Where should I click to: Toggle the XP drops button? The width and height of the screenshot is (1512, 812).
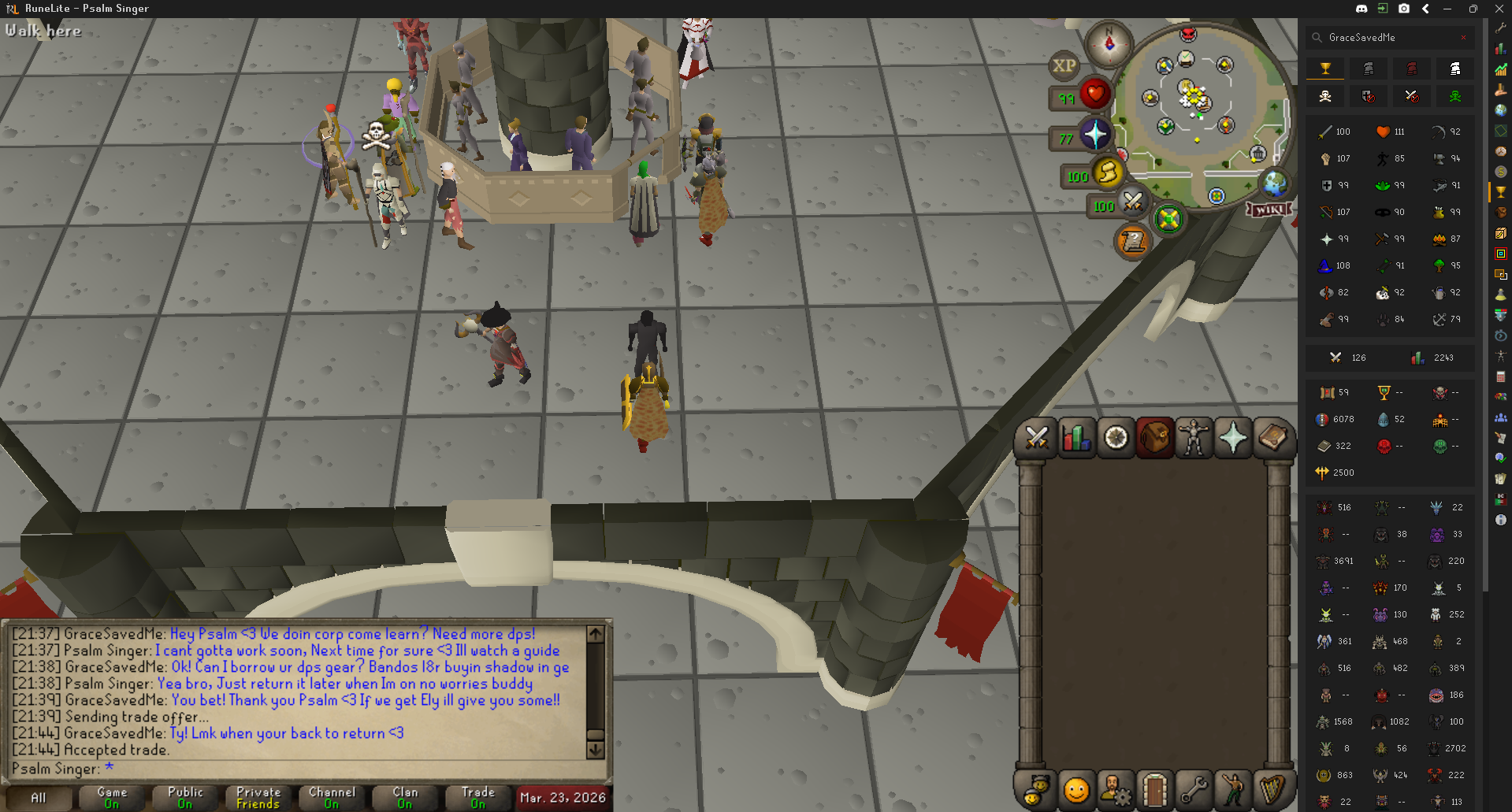[x=1064, y=66]
